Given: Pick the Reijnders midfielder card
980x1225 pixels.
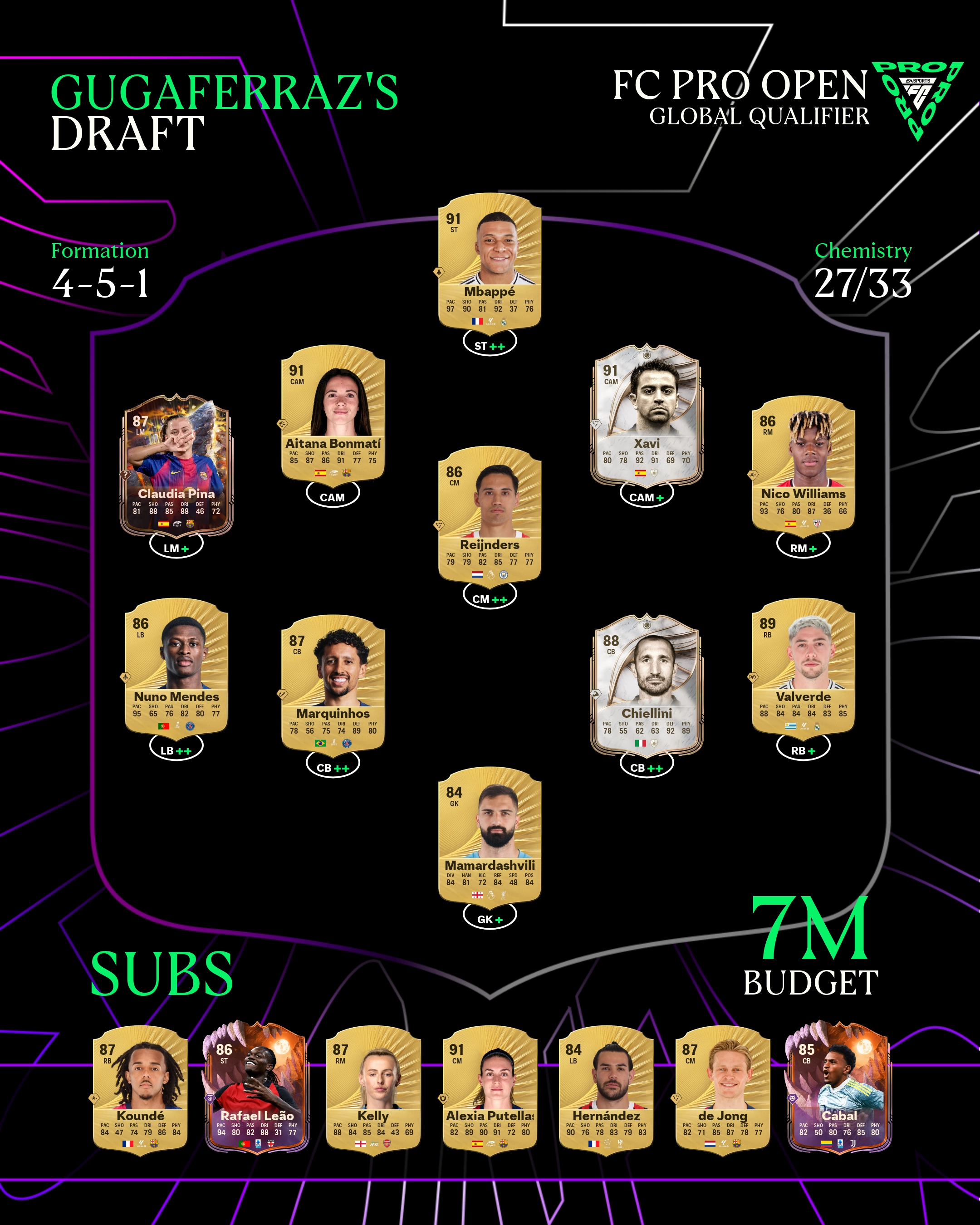Looking at the screenshot, I should (x=489, y=514).
